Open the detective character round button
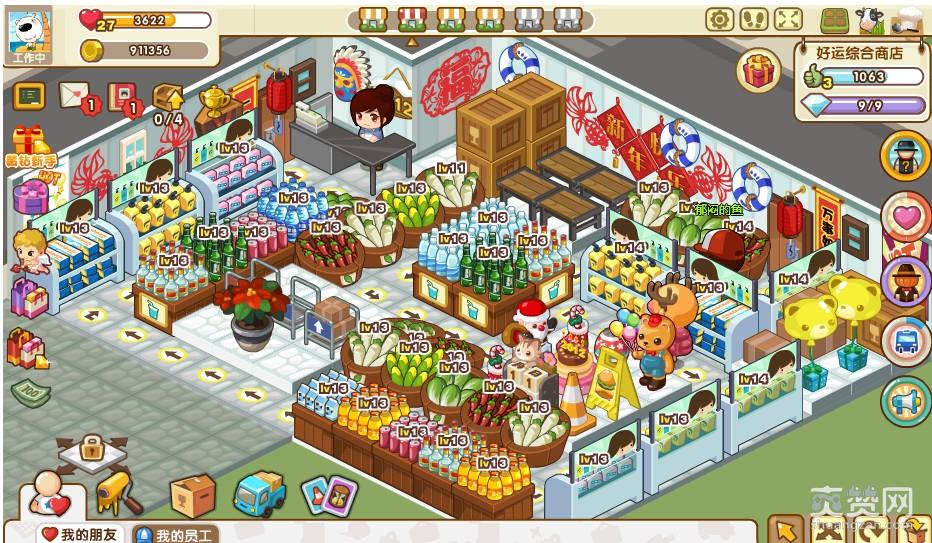The image size is (932, 543). coord(906,156)
